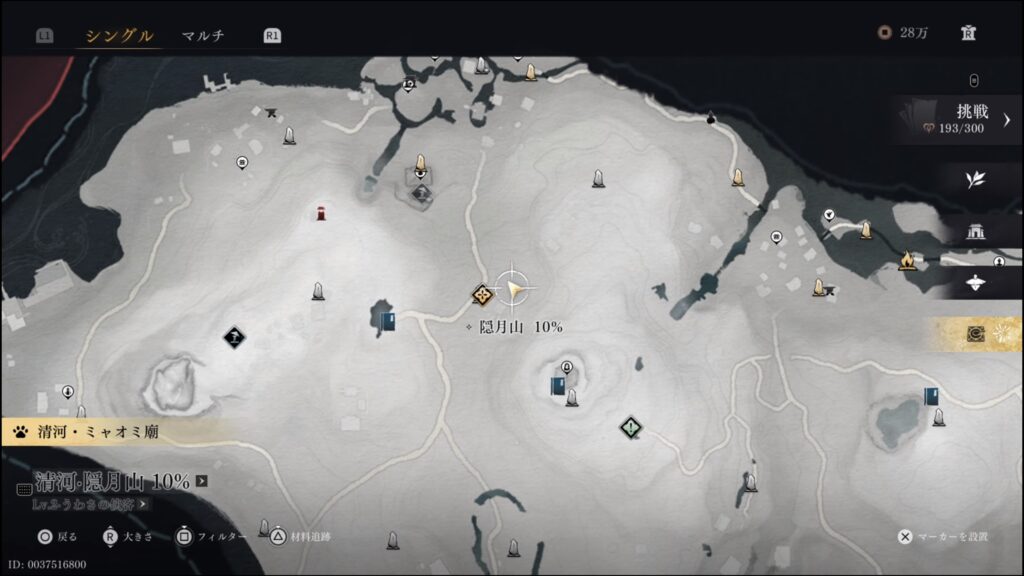Open the 挑戦 challenge panel
The height and width of the screenshot is (576, 1024).
pos(960,119)
